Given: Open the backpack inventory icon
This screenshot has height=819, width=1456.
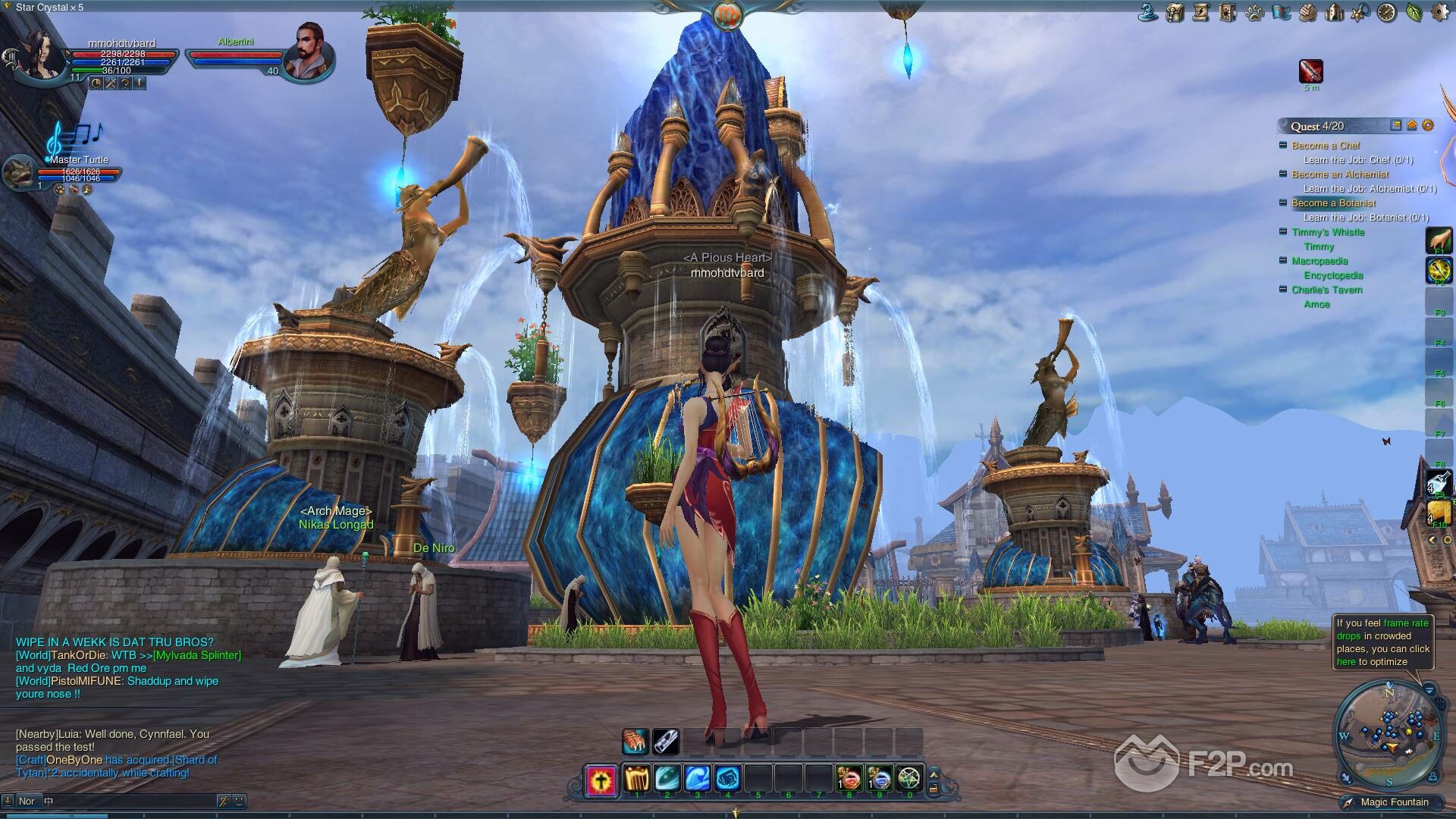Looking at the screenshot, I should (x=1175, y=12).
